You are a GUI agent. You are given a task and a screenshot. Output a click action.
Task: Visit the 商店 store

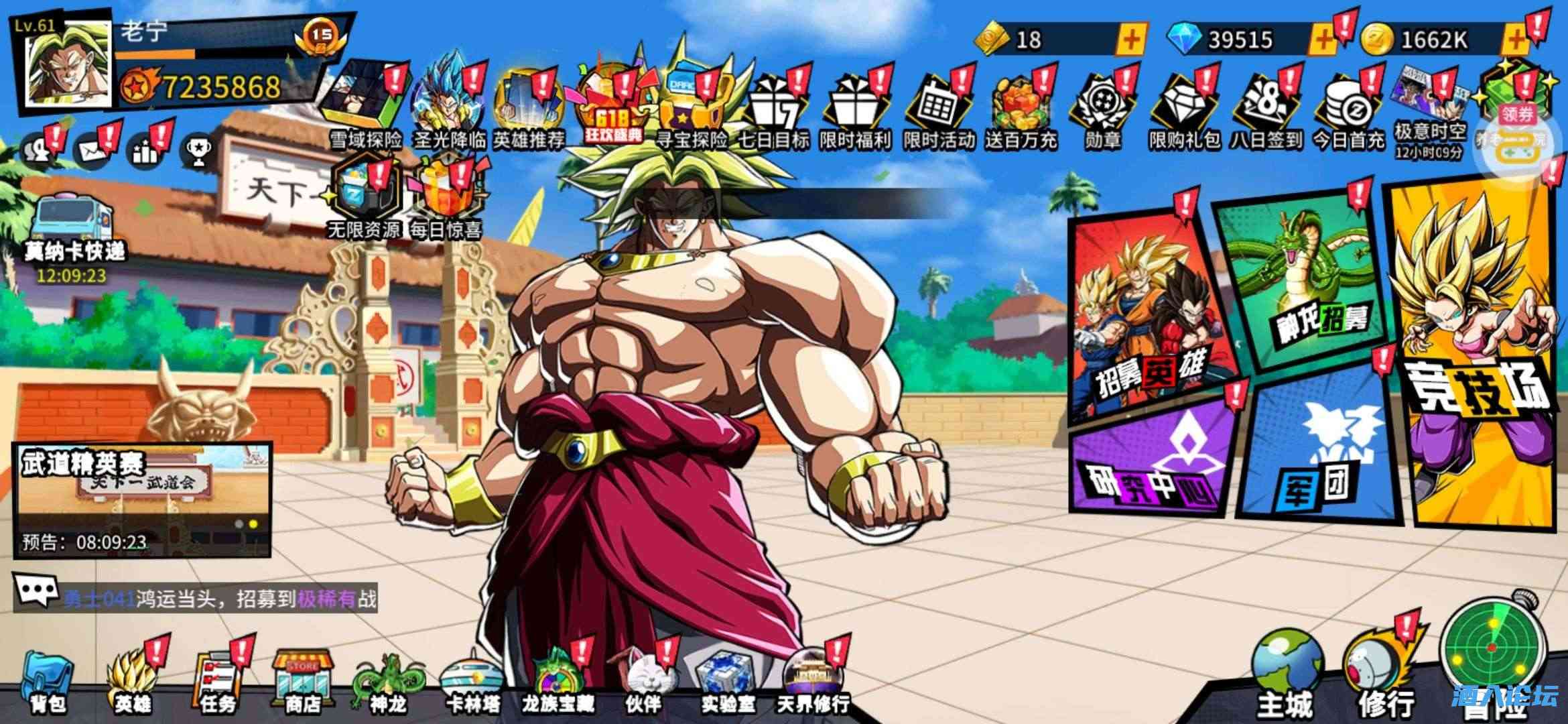coord(303,680)
